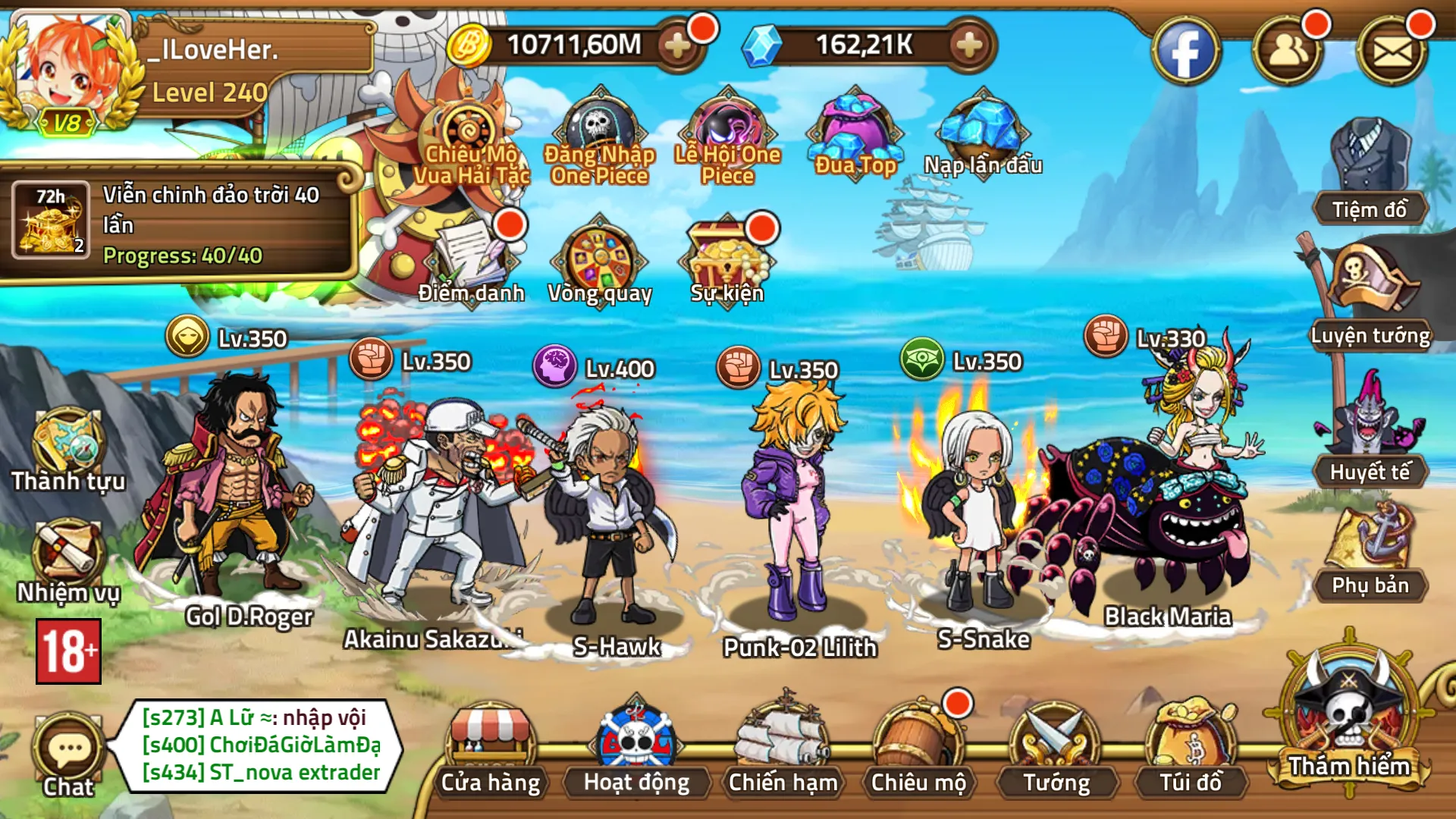Open the Luyện tướng hero training panel

pyautogui.click(x=1372, y=296)
